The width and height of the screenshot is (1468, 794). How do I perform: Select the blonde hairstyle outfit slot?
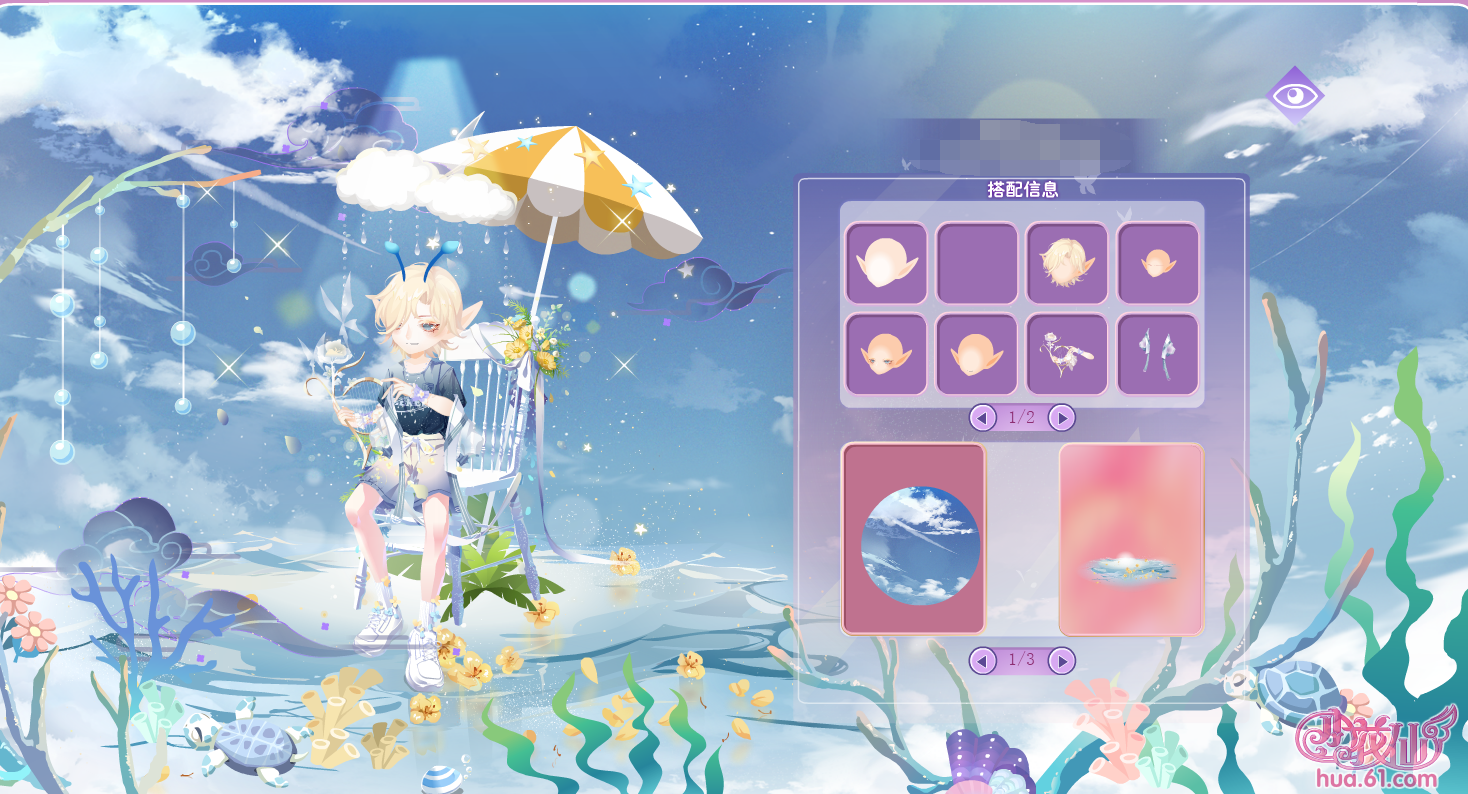(1067, 263)
